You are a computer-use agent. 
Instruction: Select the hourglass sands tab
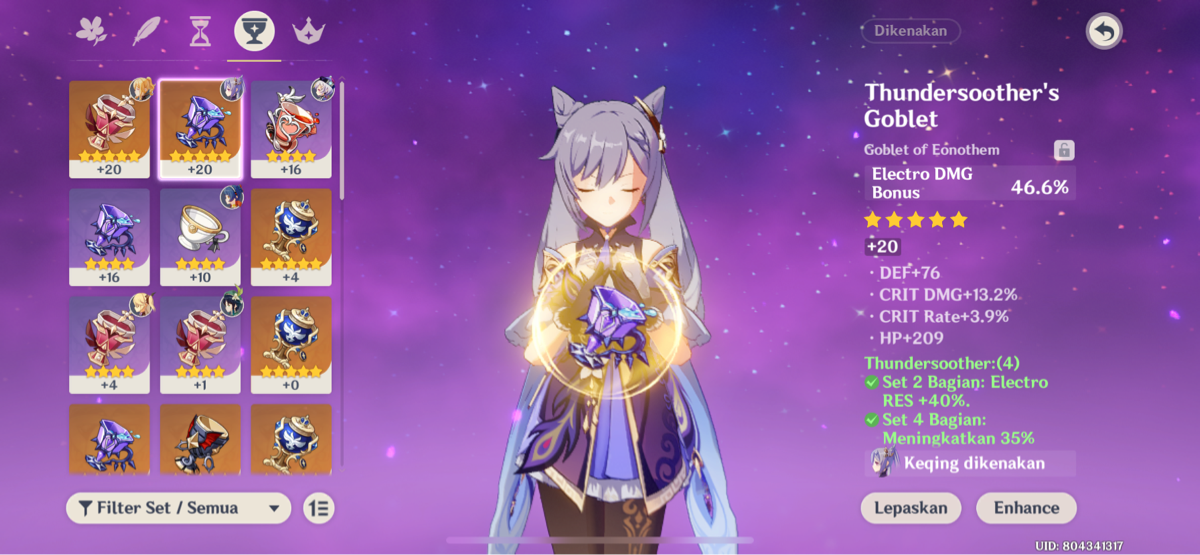tap(199, 32)
